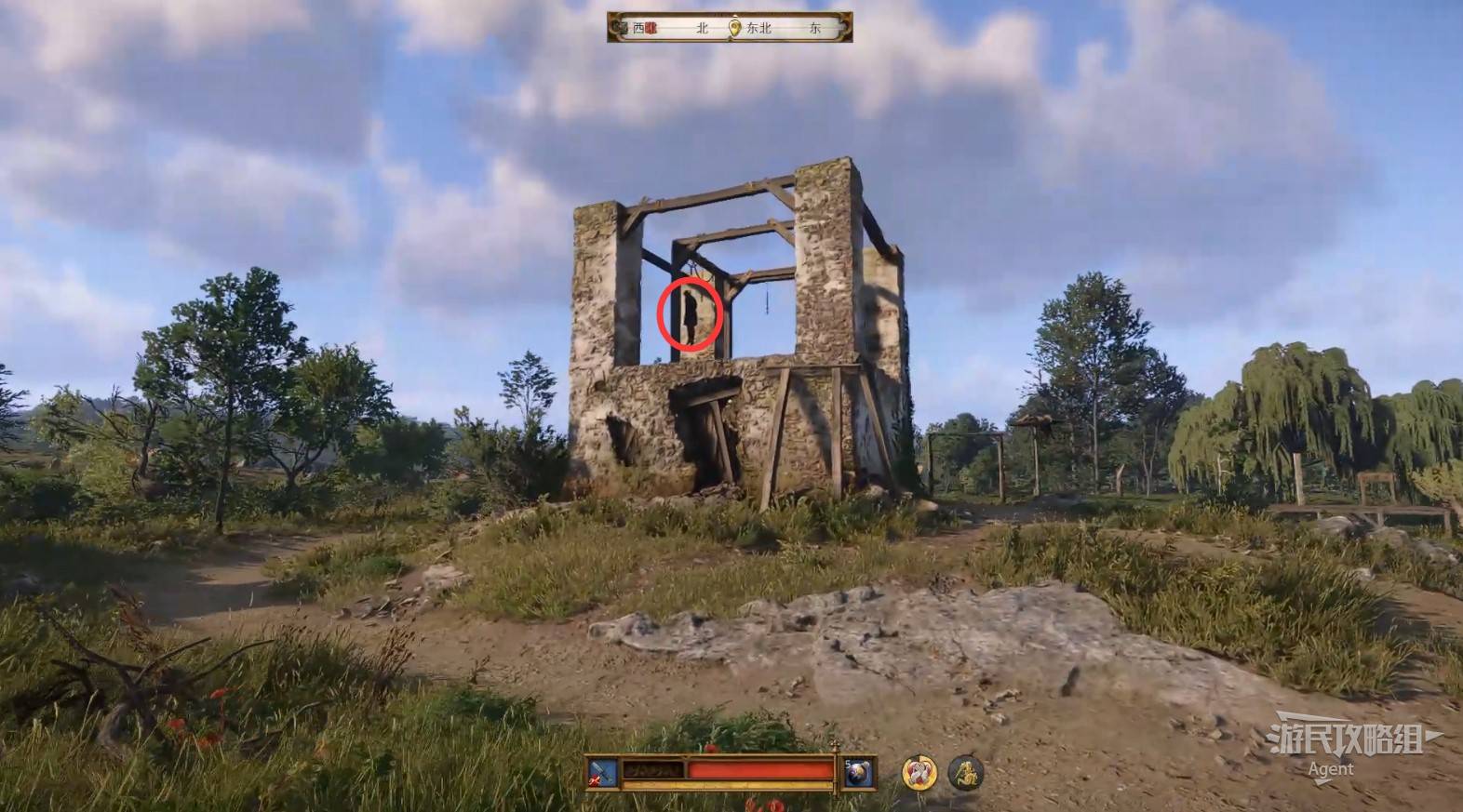Click the round gold status buff icon
Screen dimensions: 1463x812
[919, 772]
